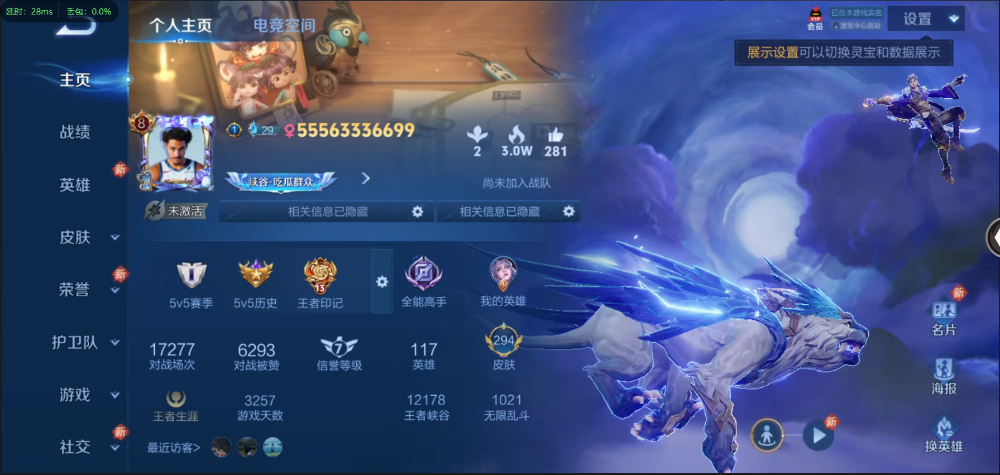Open the 设置 dropdown

930,18
